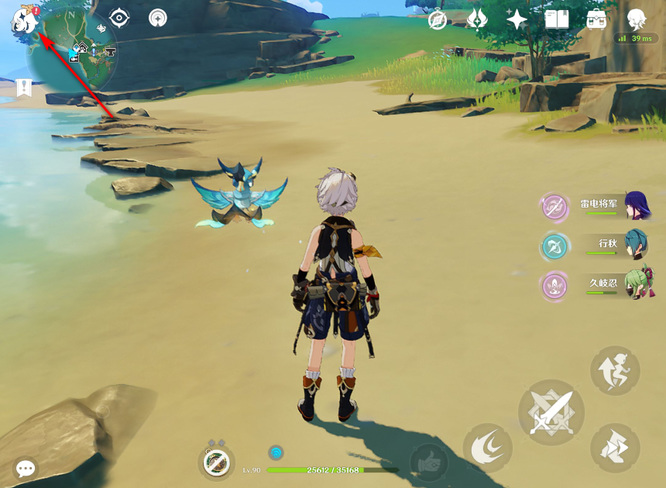The height and width of the screenshot is (488, 666).
Task: Open the Paimon menu icon
Action: pyautogui.click(x=22, y=19)
